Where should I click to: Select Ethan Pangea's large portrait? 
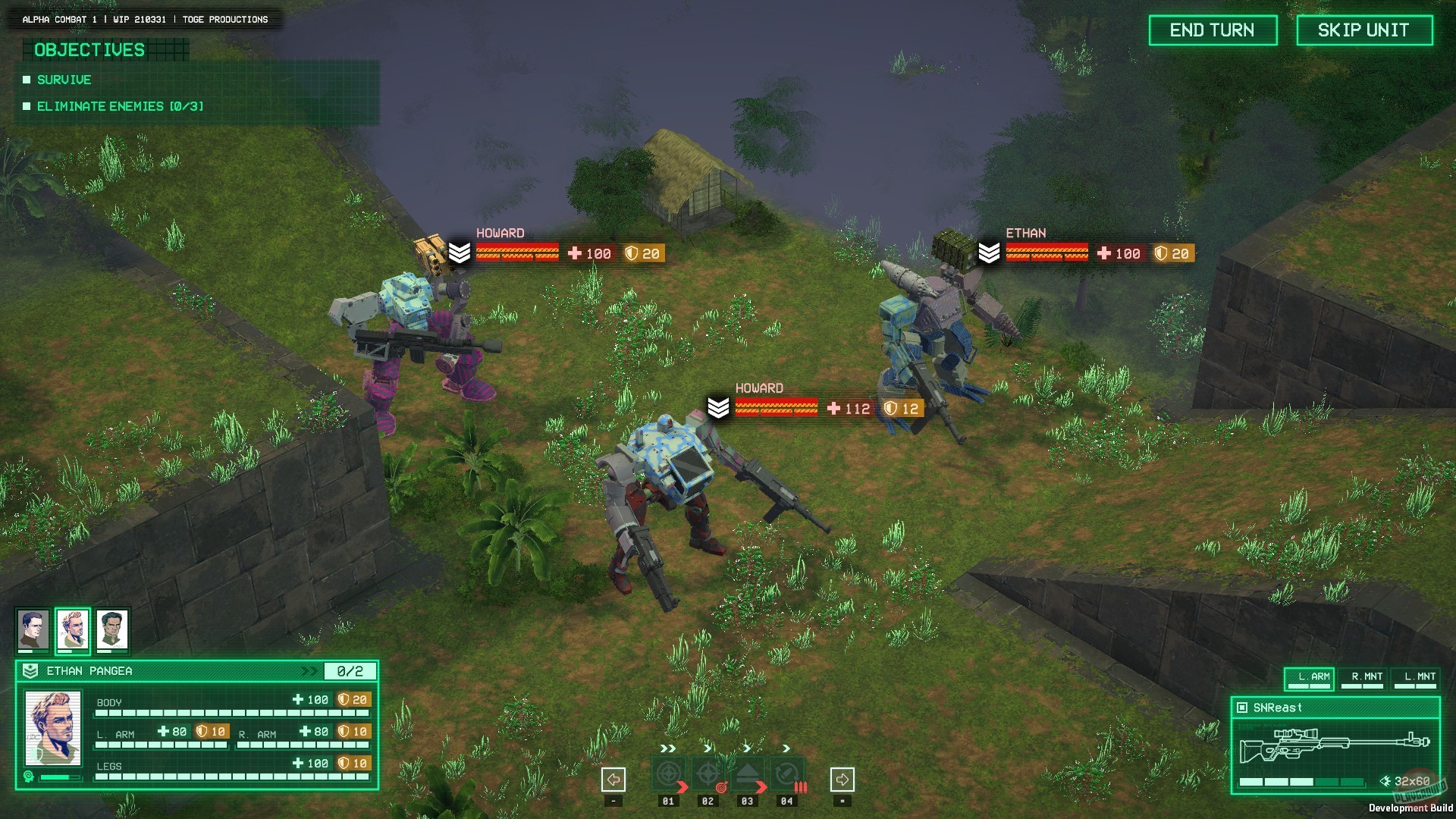click(x=53, y=728)
